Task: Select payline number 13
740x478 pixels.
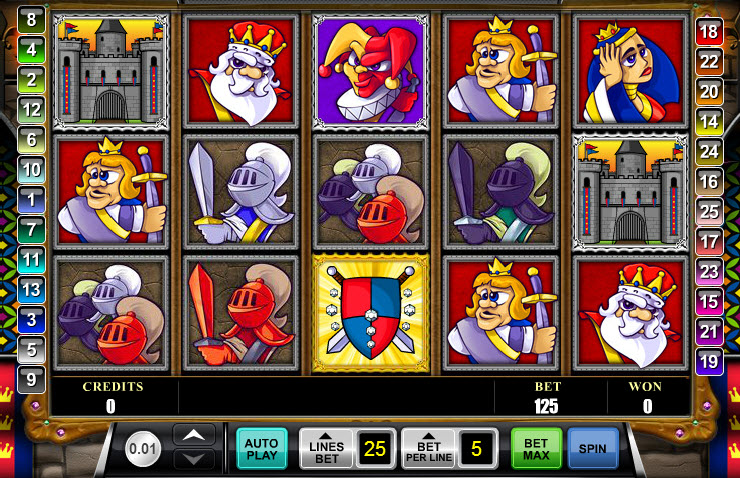Action: (x=31, y=290)
